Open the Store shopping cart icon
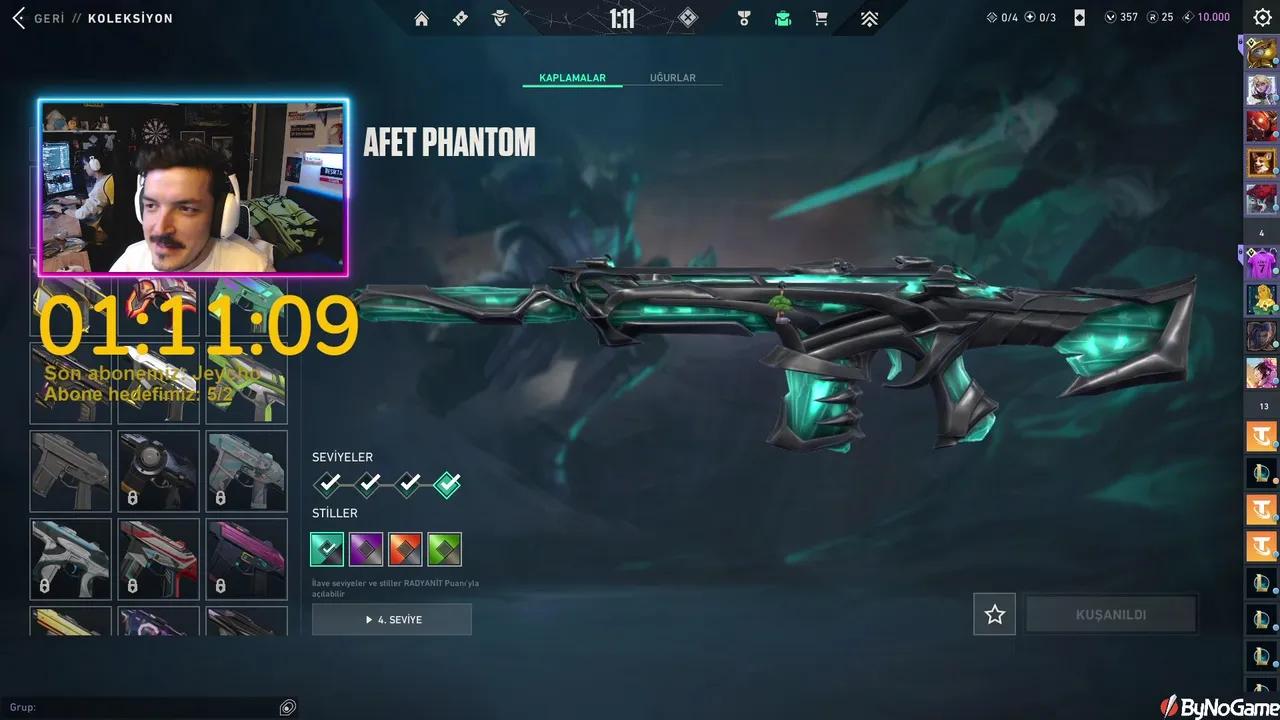Viewport: 1280px width, 720px height. click(x=820, y=18)
